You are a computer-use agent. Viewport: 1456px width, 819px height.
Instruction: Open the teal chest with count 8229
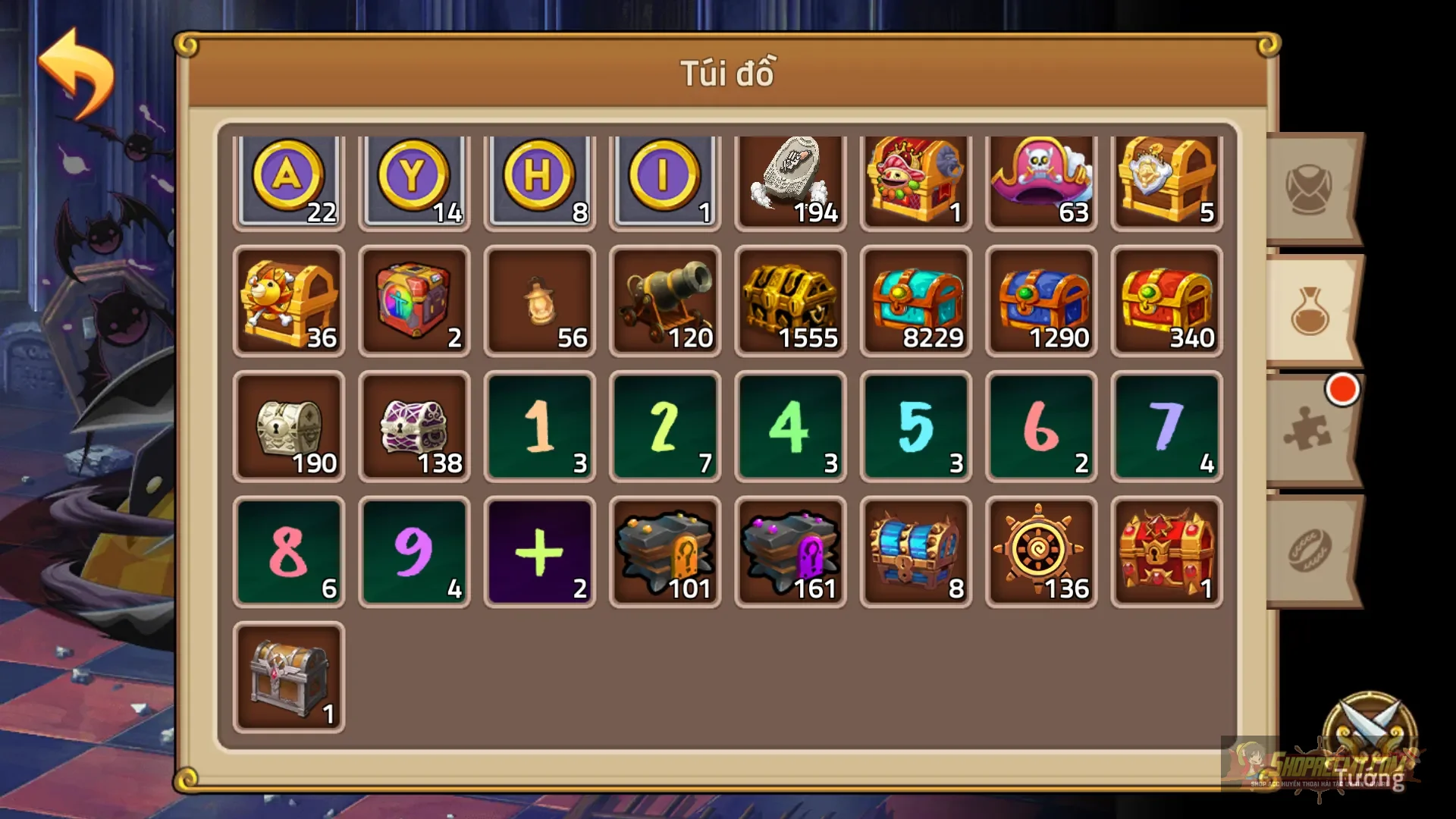click(916, 303)
